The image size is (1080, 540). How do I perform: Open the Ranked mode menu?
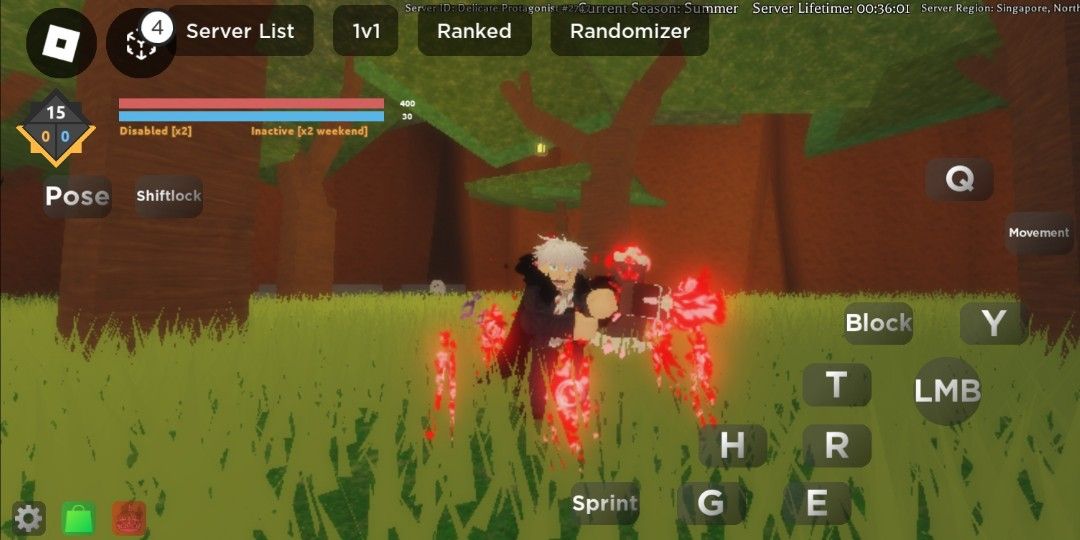[474, 31]
